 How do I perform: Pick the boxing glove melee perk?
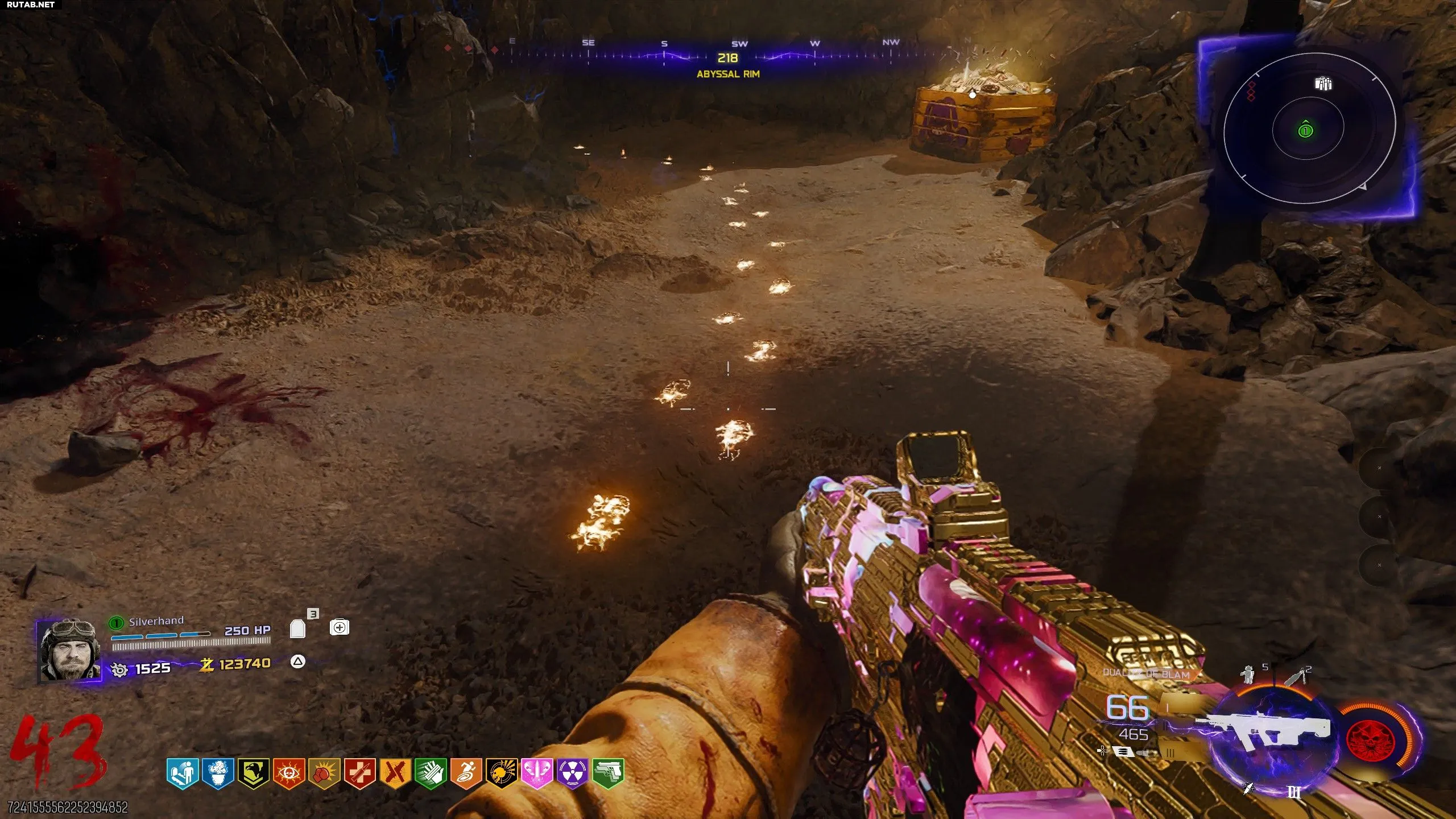click(324, 773)
